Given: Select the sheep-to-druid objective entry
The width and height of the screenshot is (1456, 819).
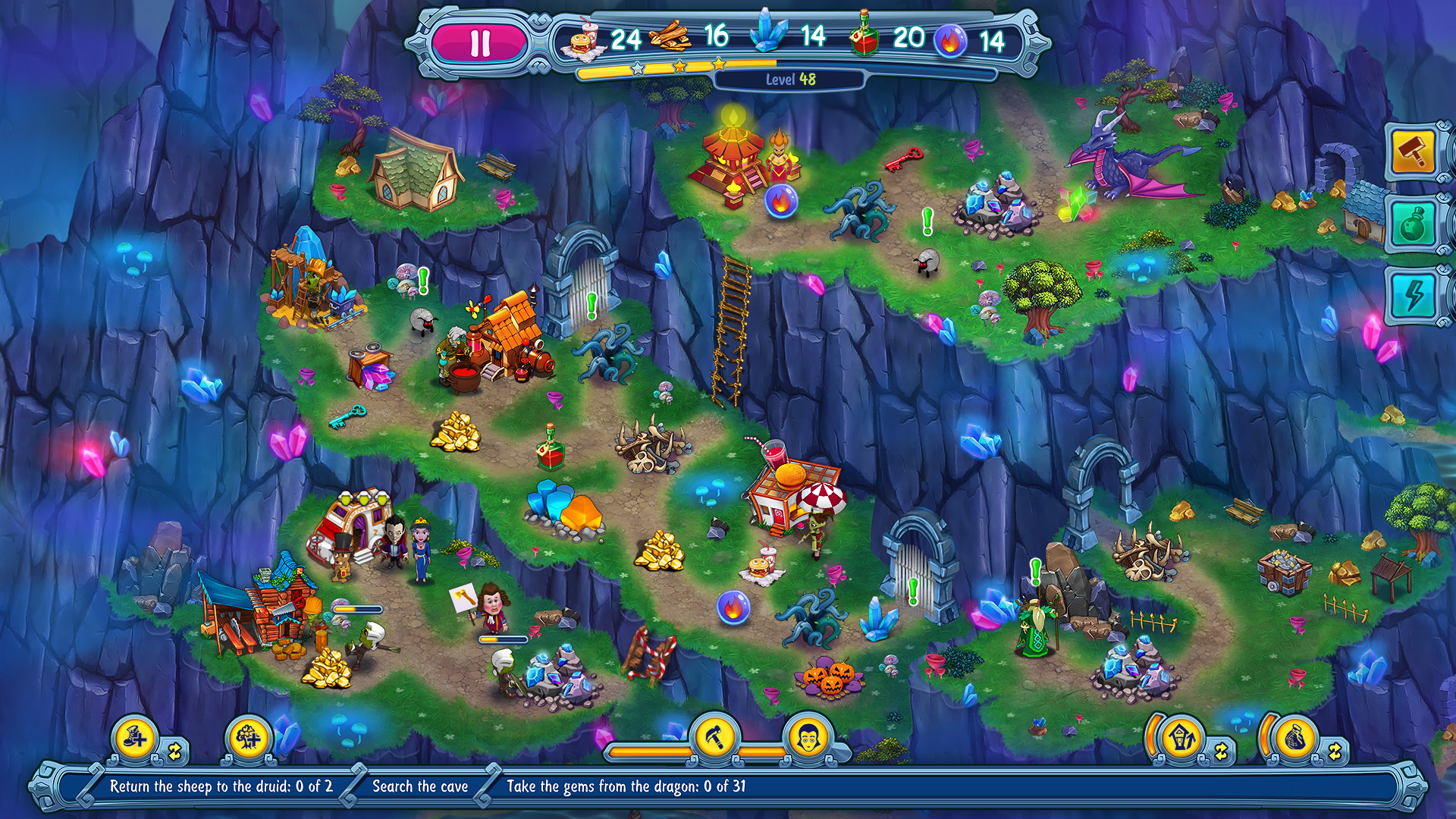Looking at the screenshot, I should (x=221, y=786).
